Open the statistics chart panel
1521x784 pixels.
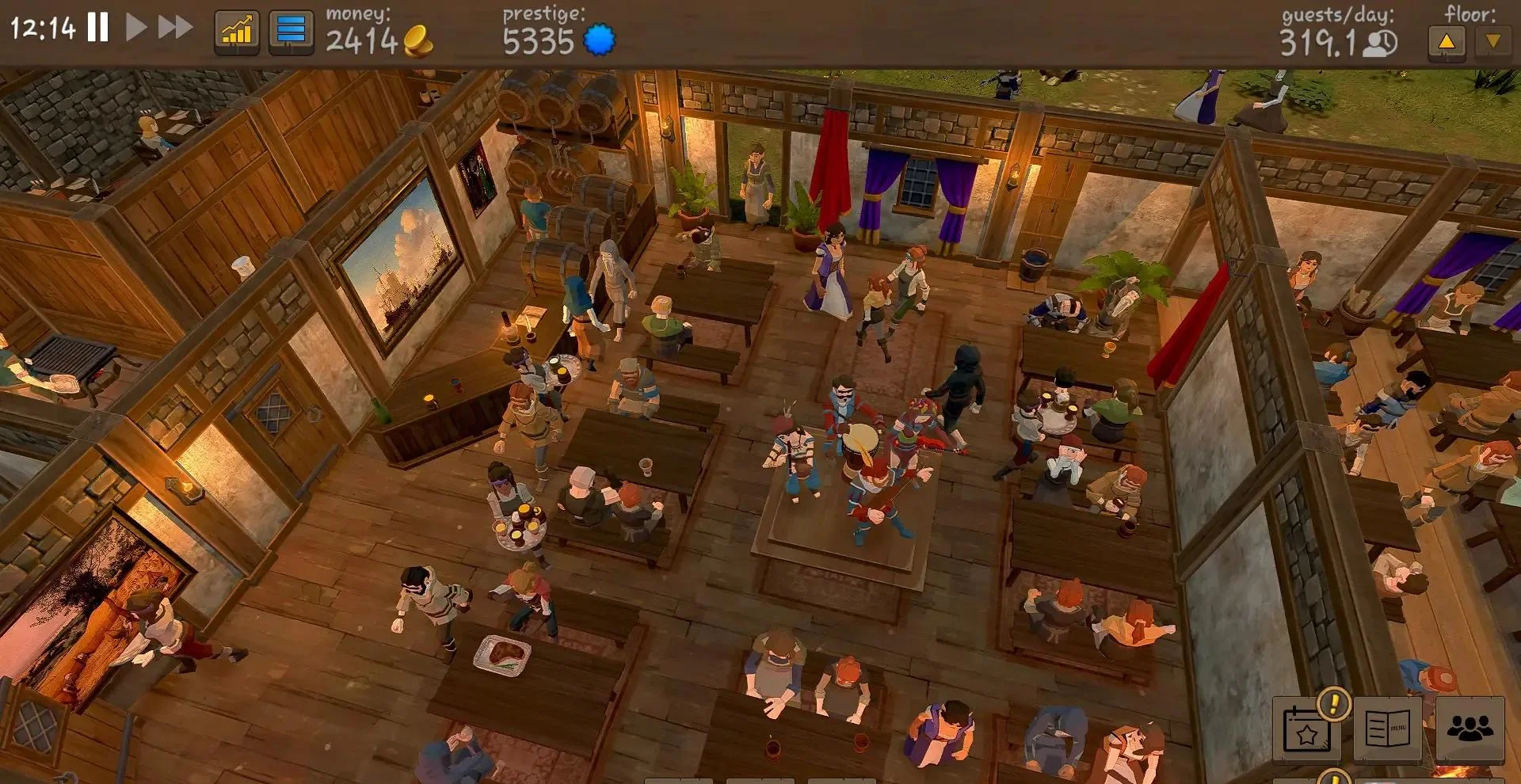pos(237,32)
